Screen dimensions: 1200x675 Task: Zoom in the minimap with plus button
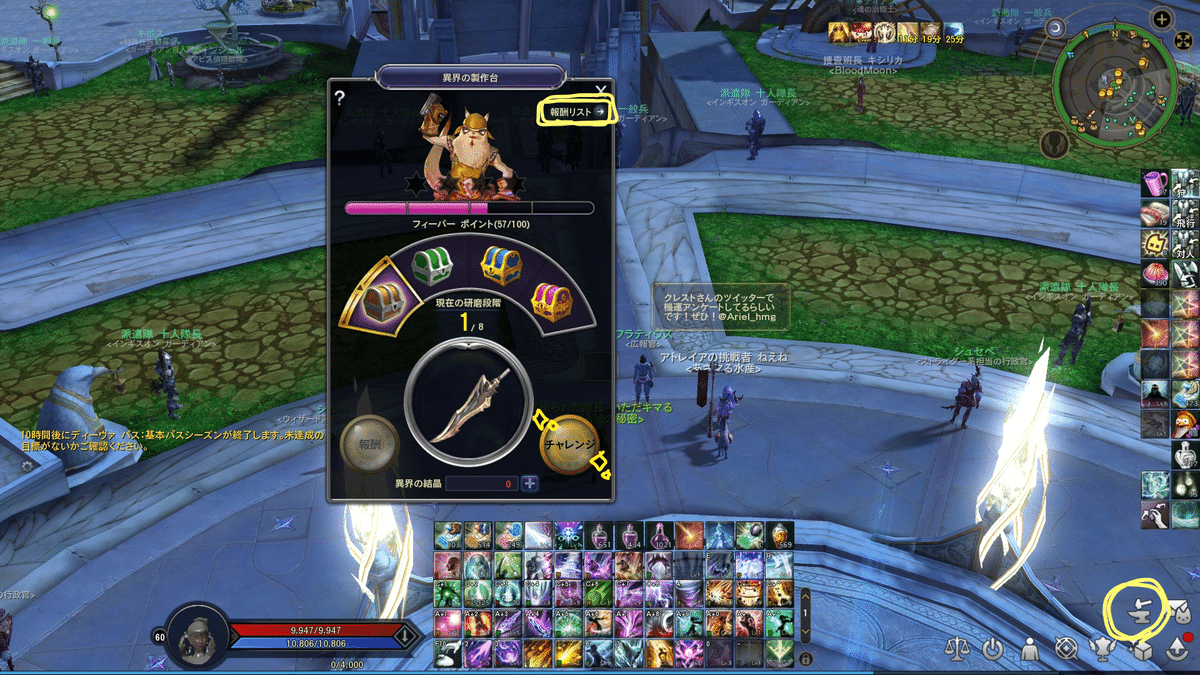pyautogui.click(x=1162, y=18)
